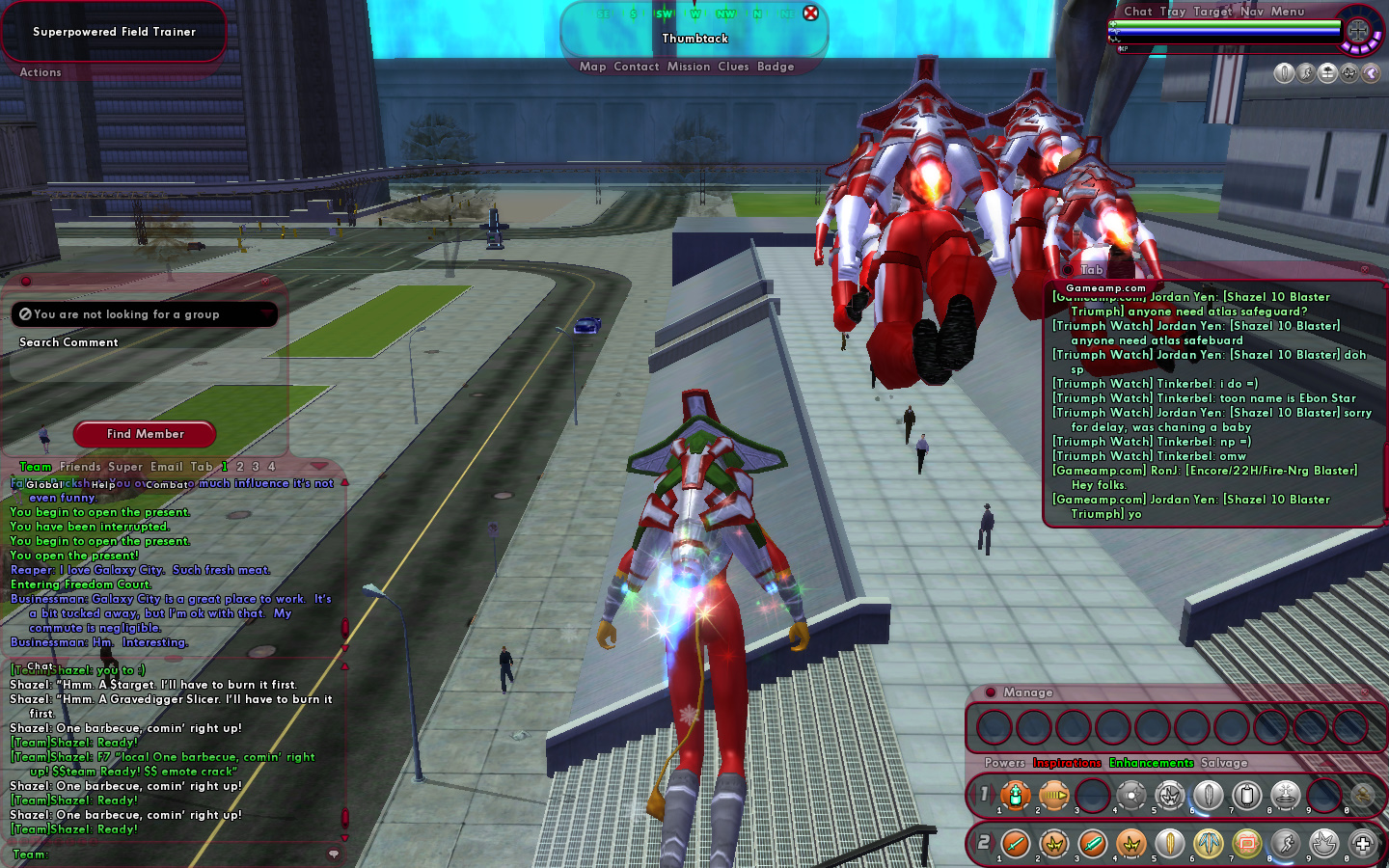Close the compass navigation red X
This screenshot has width=1389, height=868.
pos(810,14)
